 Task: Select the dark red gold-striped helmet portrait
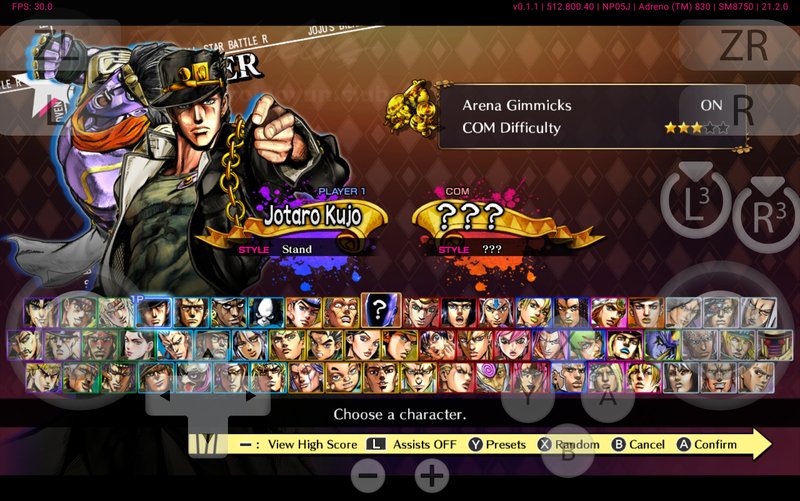click(x=774, y=345)
